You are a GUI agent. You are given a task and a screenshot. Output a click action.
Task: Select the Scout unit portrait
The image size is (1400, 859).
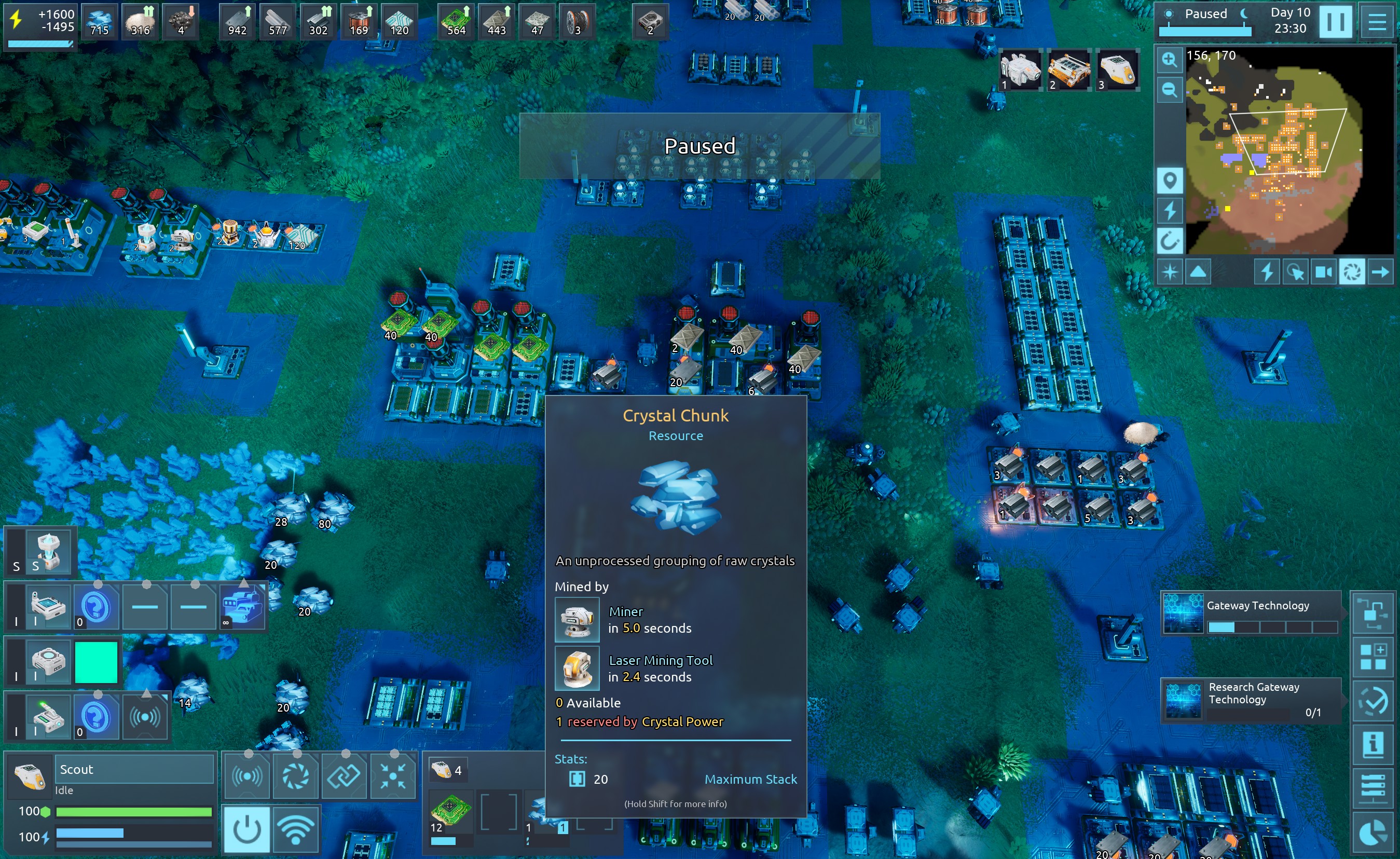pyautogui.click(x=30, y=776)
